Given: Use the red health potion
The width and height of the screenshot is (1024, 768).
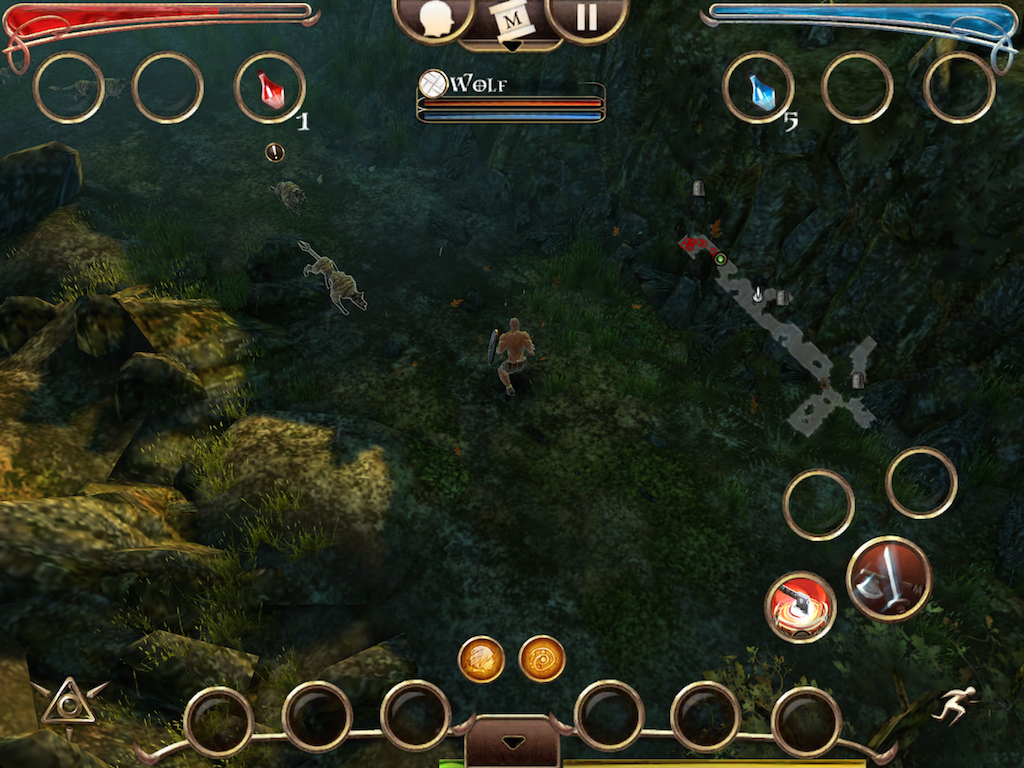Looking at the screenshot, I should (x=270, y=89).
